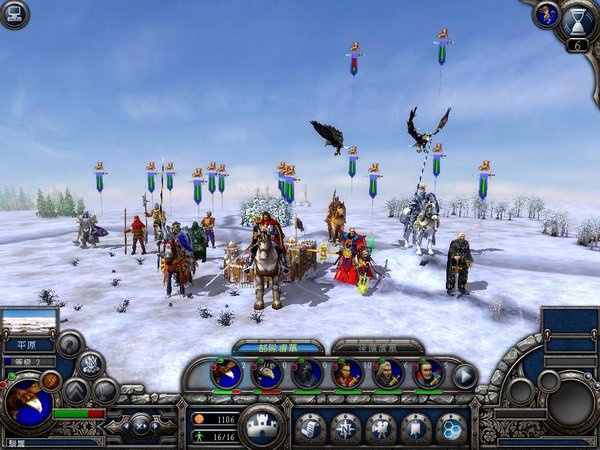Activate the movie camera button

[x=381, y=428]
